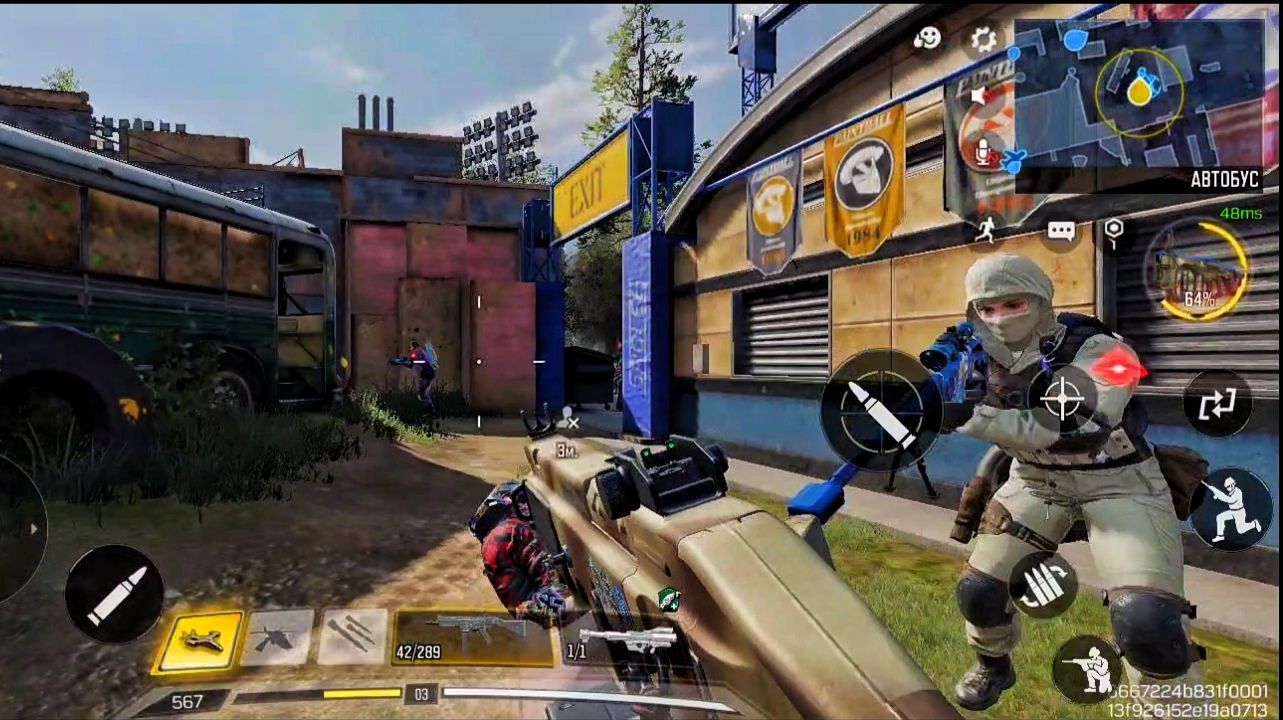The width and height of the screenshot is (1283, 720).
Task: Switch to the secondary weapon with 1/1 ammo
Action: 618,638
